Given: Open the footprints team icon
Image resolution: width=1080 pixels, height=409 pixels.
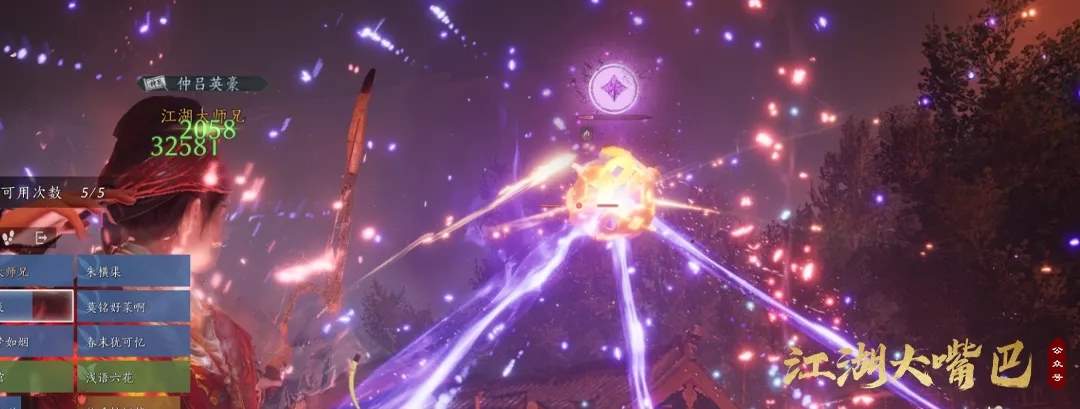Looking at the screenshot, I should pos(10,237).
